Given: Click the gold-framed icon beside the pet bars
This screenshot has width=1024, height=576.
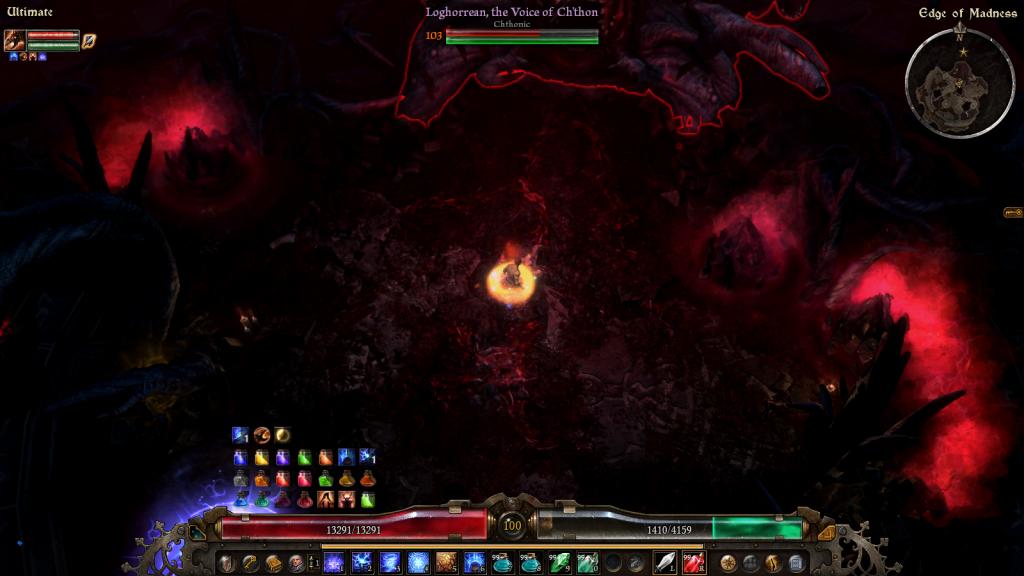Looking at the screenshot, I should coord(89,40).
